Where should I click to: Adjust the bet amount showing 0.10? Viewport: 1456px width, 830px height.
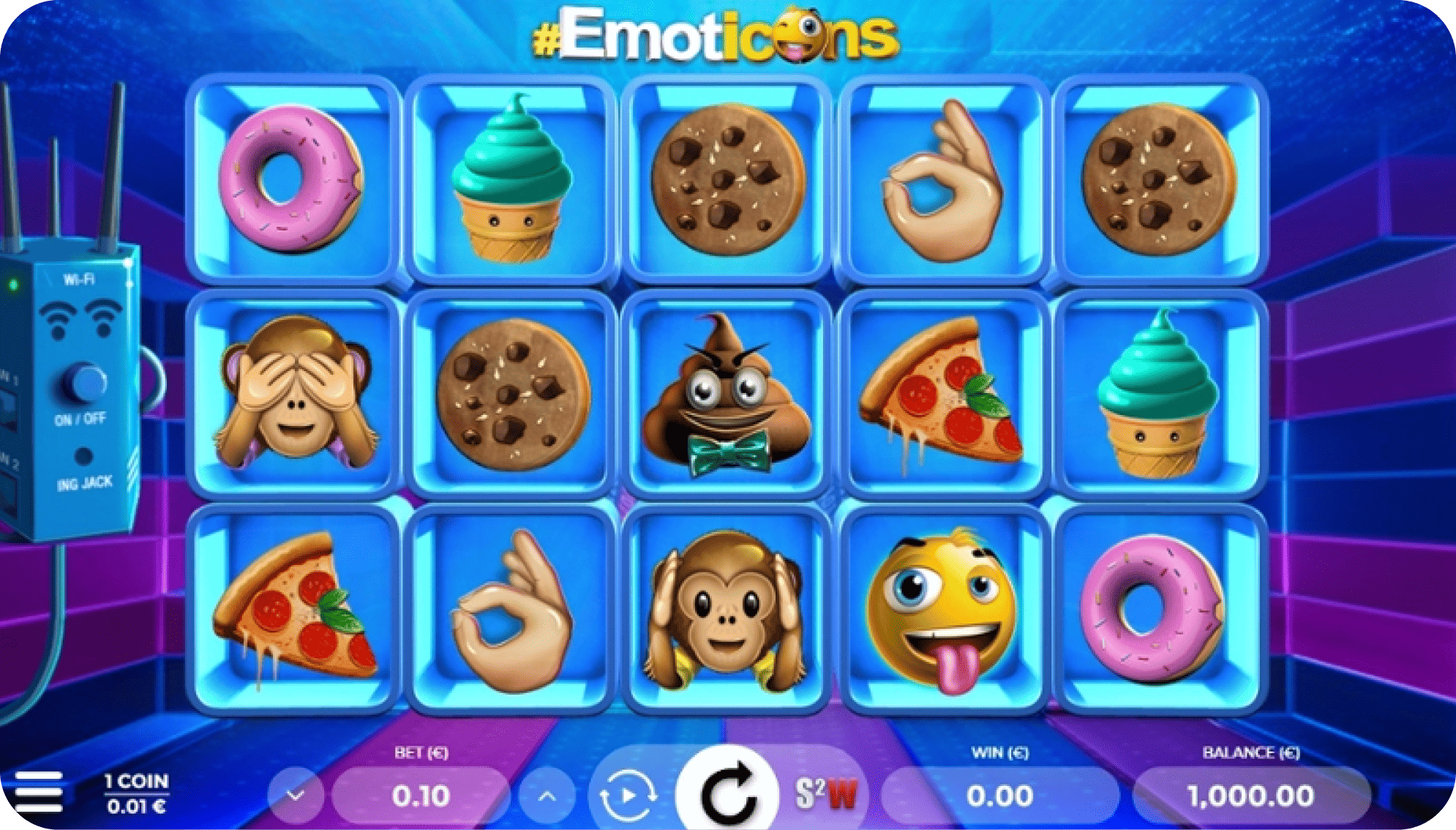coord(421,793)
